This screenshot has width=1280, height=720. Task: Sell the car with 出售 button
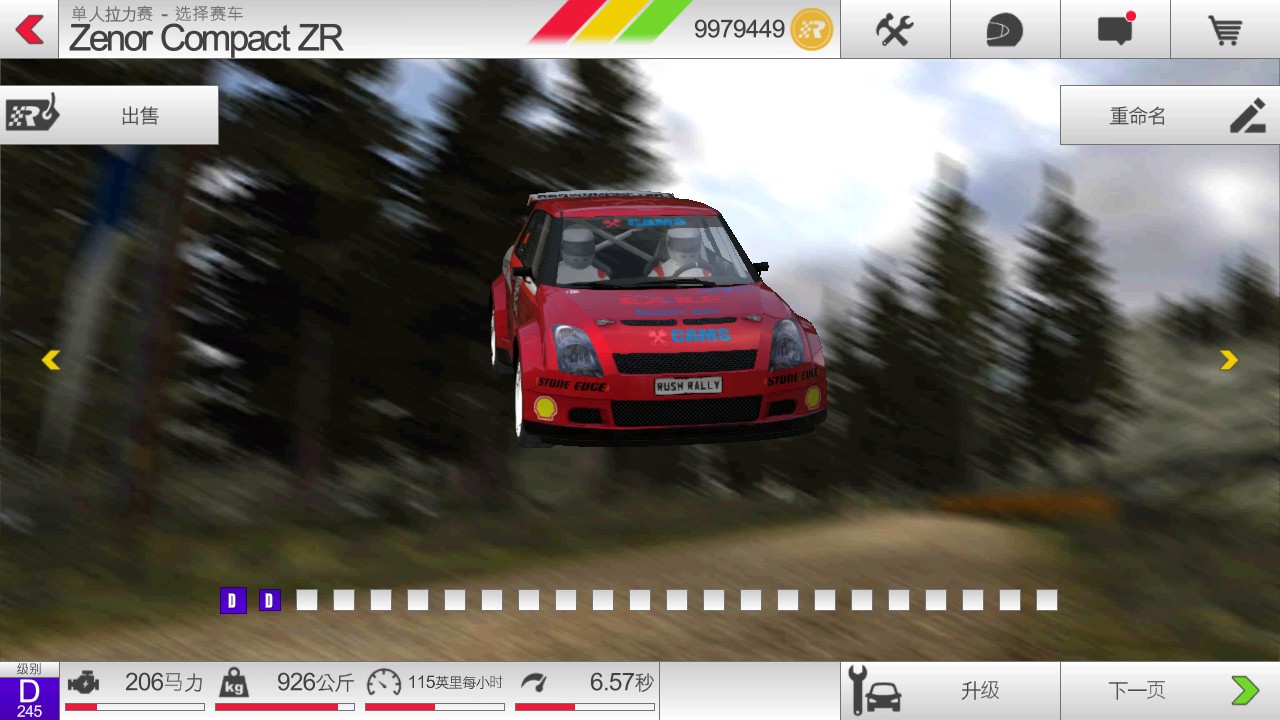point(109,115)
